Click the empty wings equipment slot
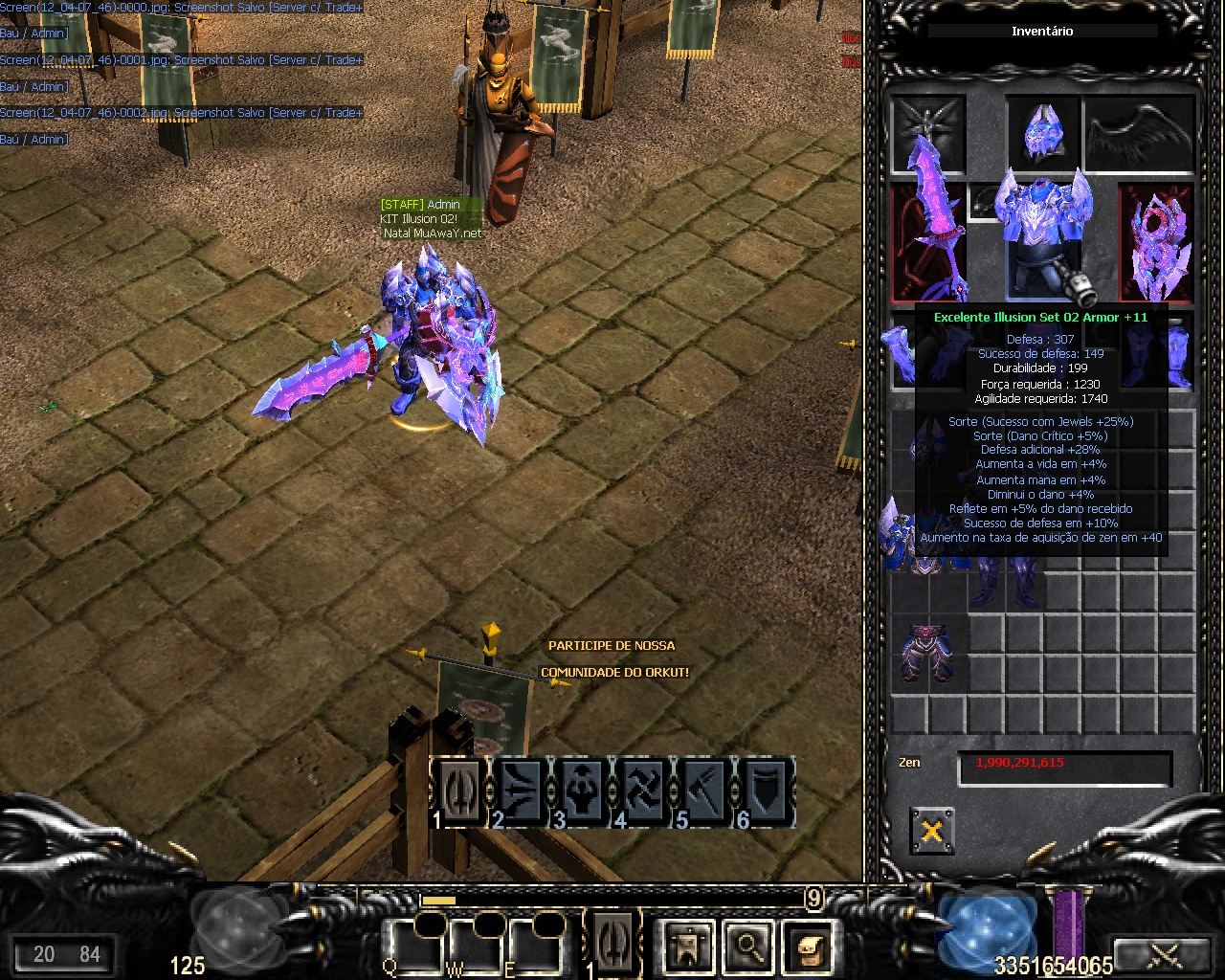Image resolution: width=1225 pixels, height=980 pixels. 1139,132
